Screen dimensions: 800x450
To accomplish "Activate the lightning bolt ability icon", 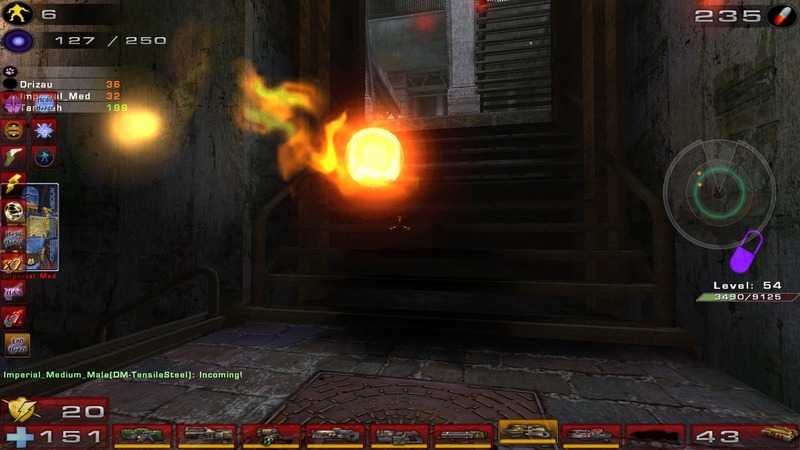I will click(x=16, y=182).
